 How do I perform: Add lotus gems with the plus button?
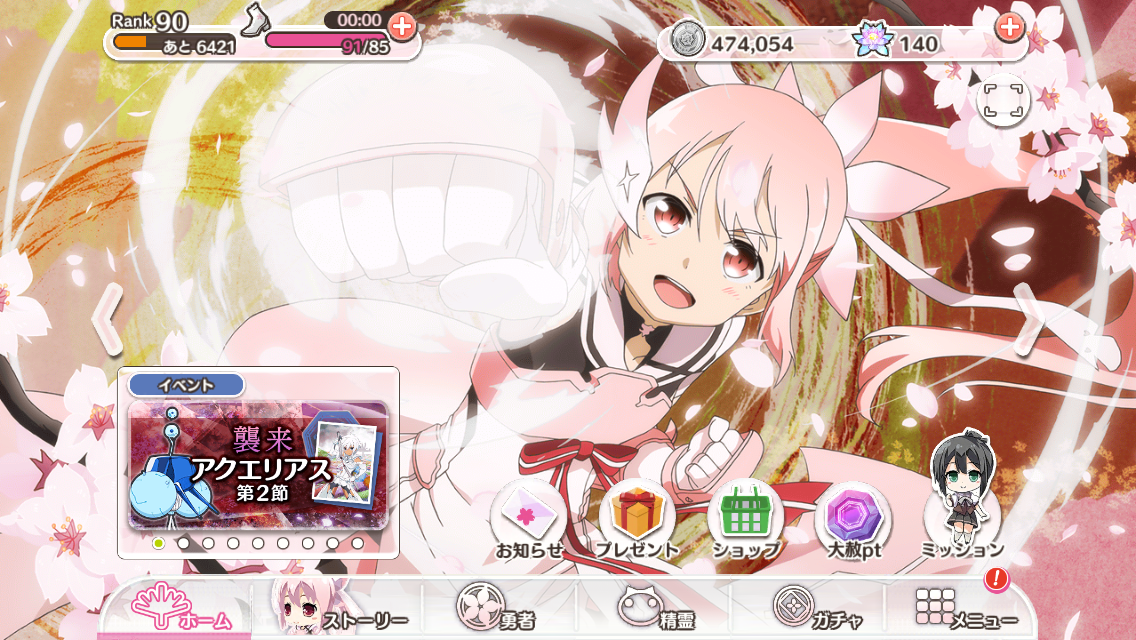click(1010, 27)
